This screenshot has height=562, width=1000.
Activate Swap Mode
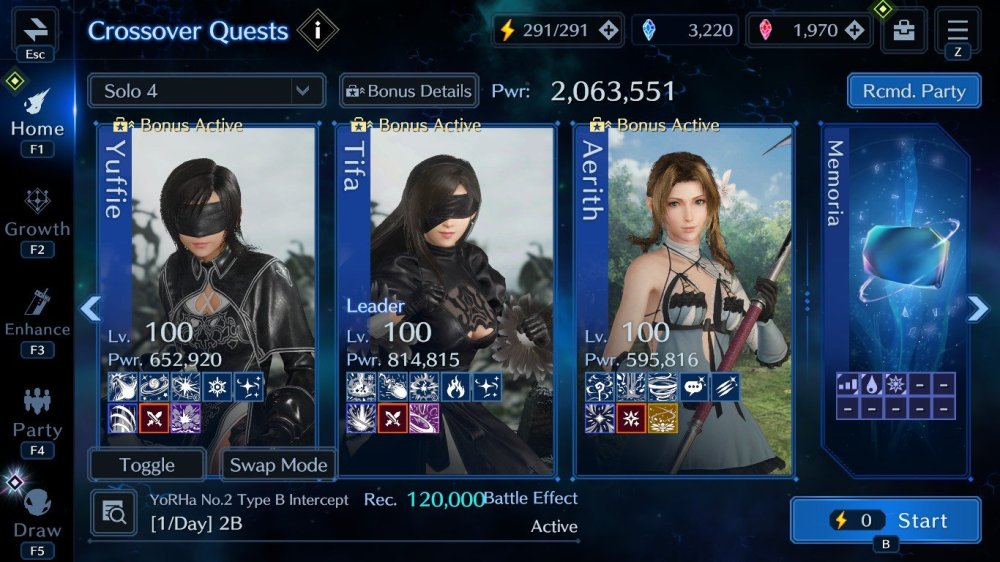[278, 465]
